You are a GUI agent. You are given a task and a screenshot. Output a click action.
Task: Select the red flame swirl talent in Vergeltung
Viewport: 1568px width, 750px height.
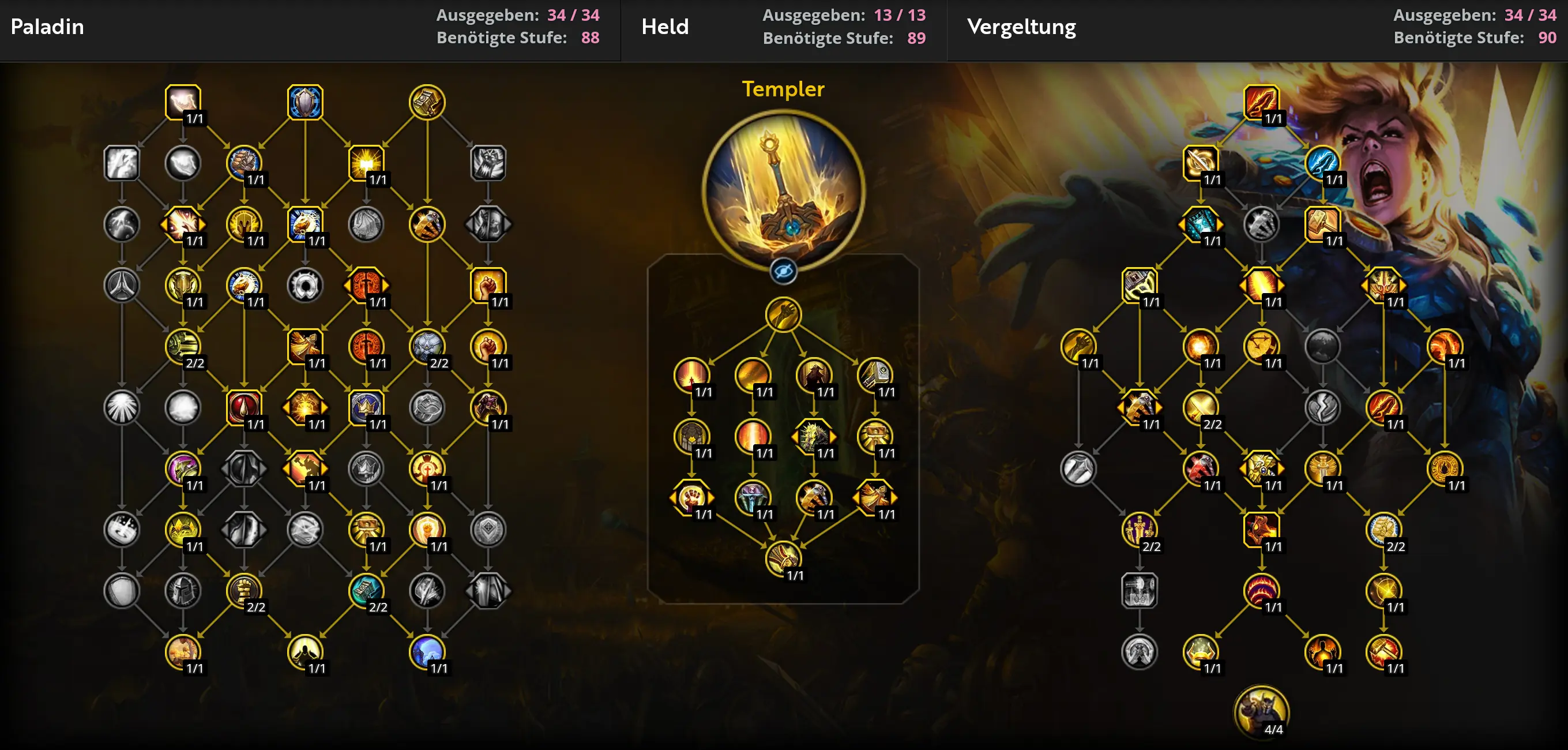pyautogui.click(x=1261, y=590)
